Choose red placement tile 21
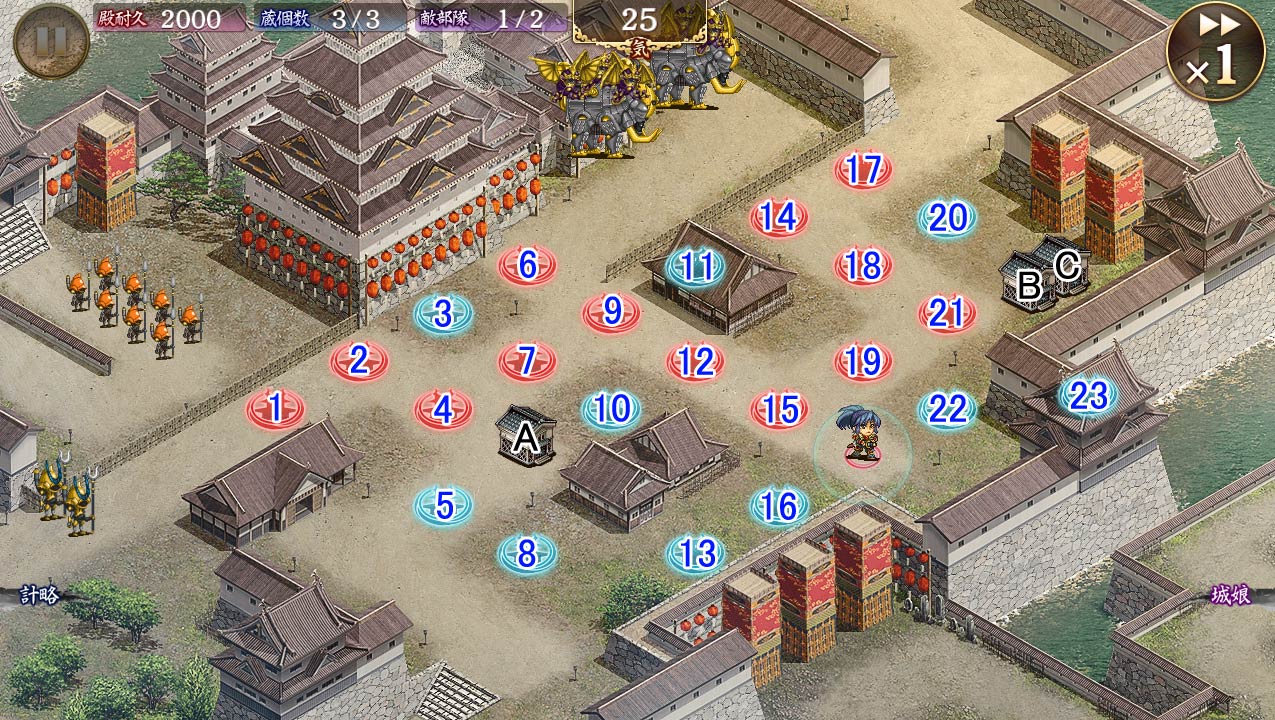This screenshot has width=1275, height=720. click(x=947, y=314)
